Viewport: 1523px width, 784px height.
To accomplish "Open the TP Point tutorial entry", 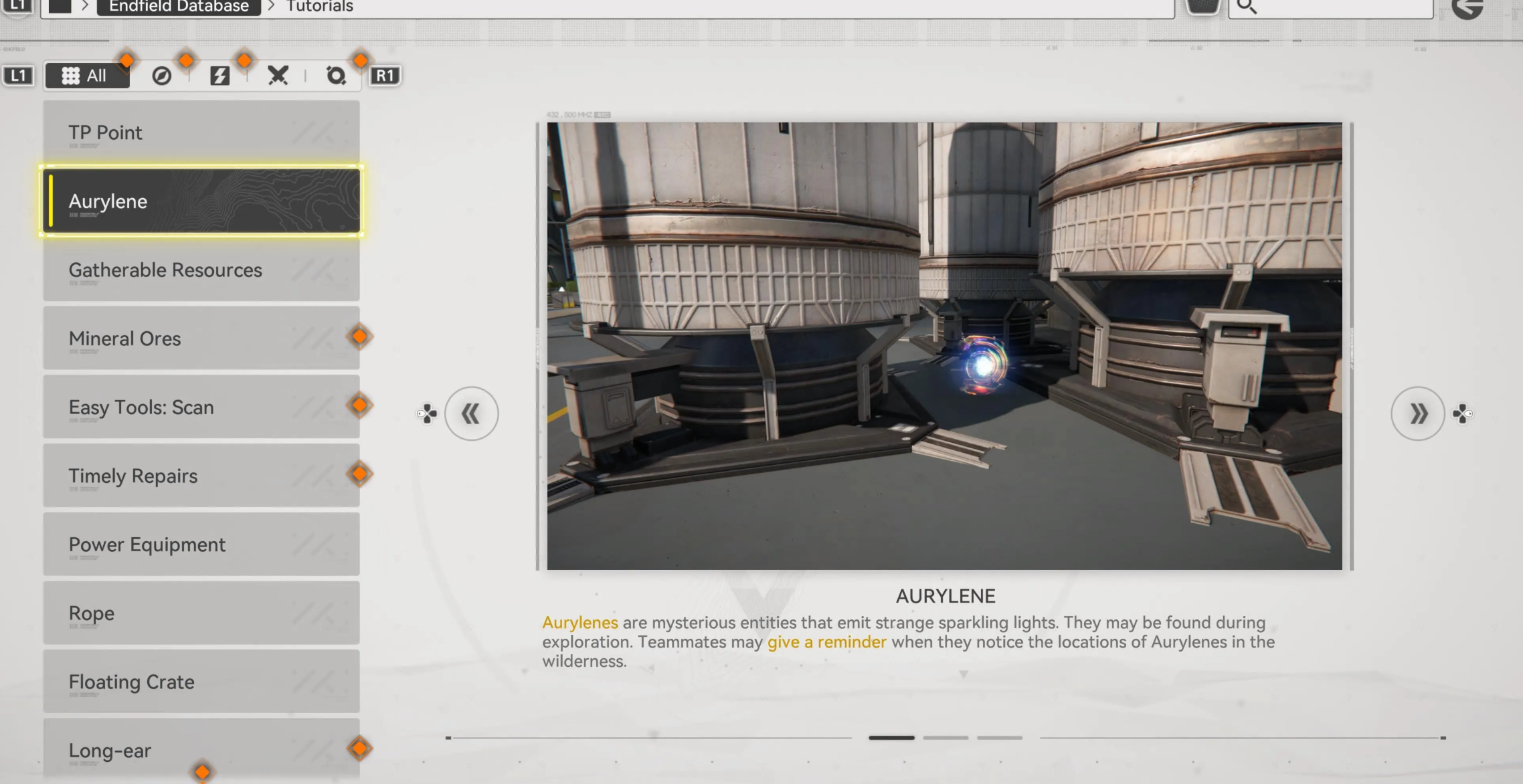I will pyautogui.click(x=201, y=132).
